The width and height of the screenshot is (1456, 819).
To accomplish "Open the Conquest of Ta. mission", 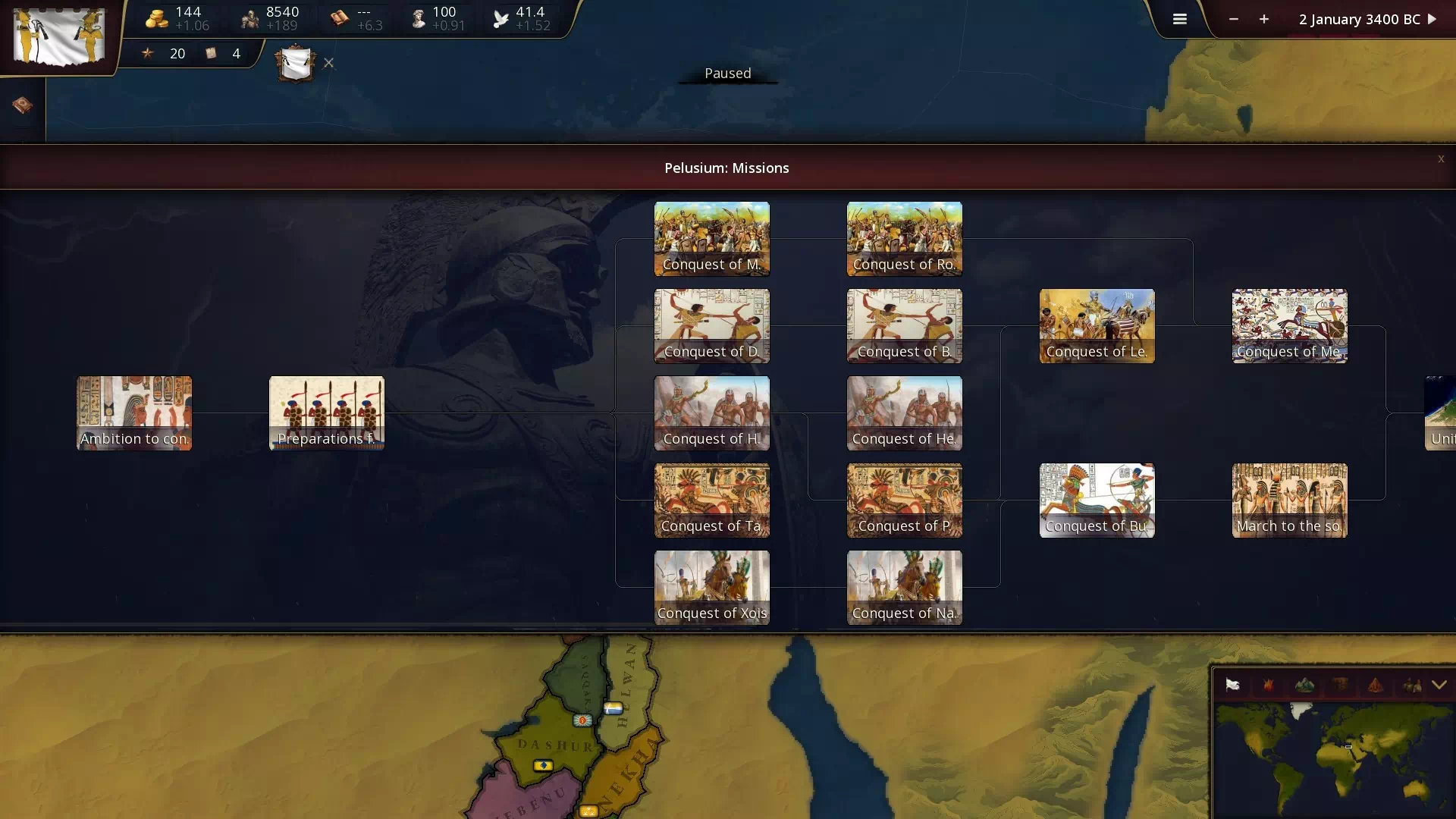I will pos(711,500).
